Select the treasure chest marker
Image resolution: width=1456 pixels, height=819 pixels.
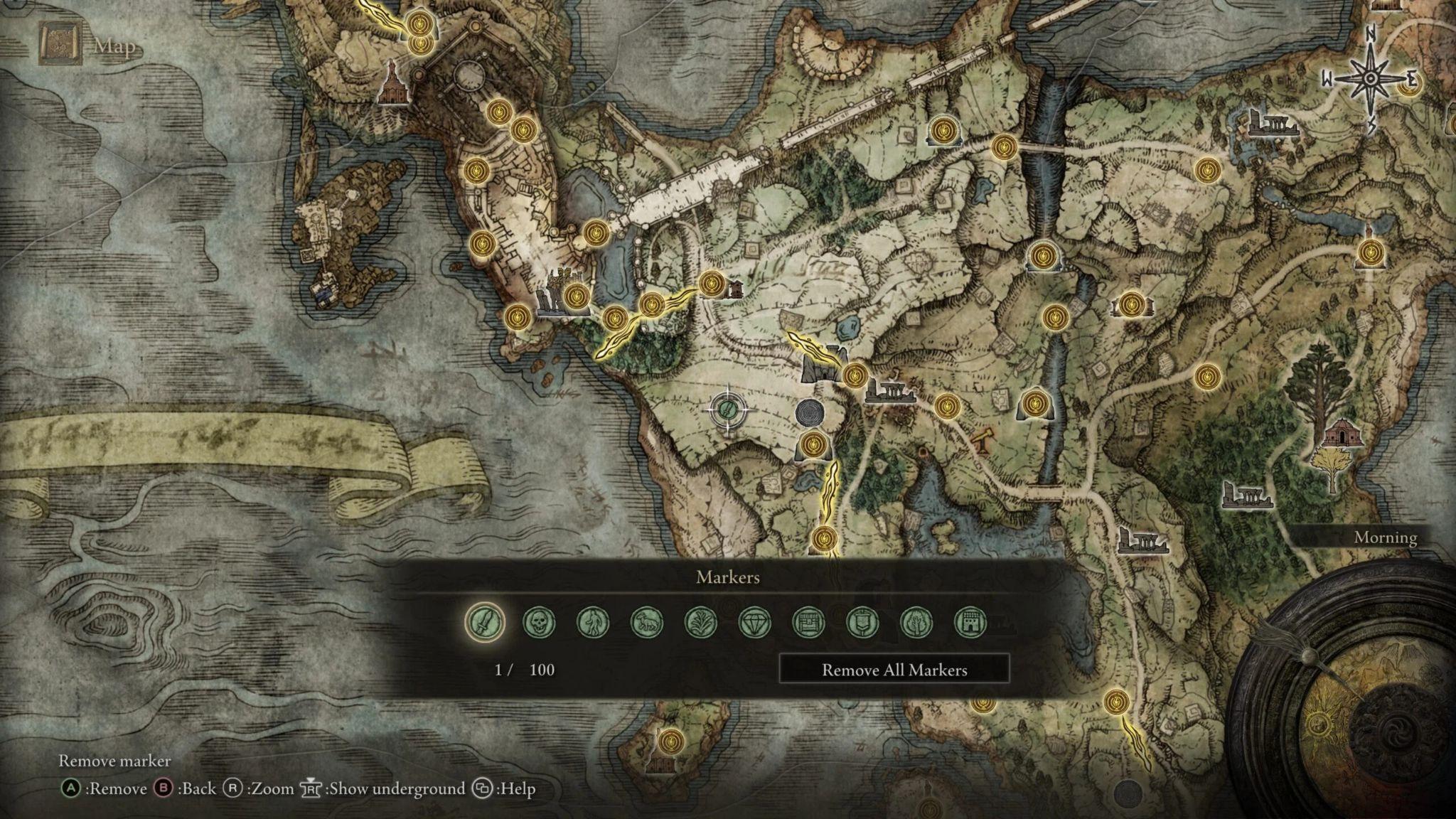[809, 623]
